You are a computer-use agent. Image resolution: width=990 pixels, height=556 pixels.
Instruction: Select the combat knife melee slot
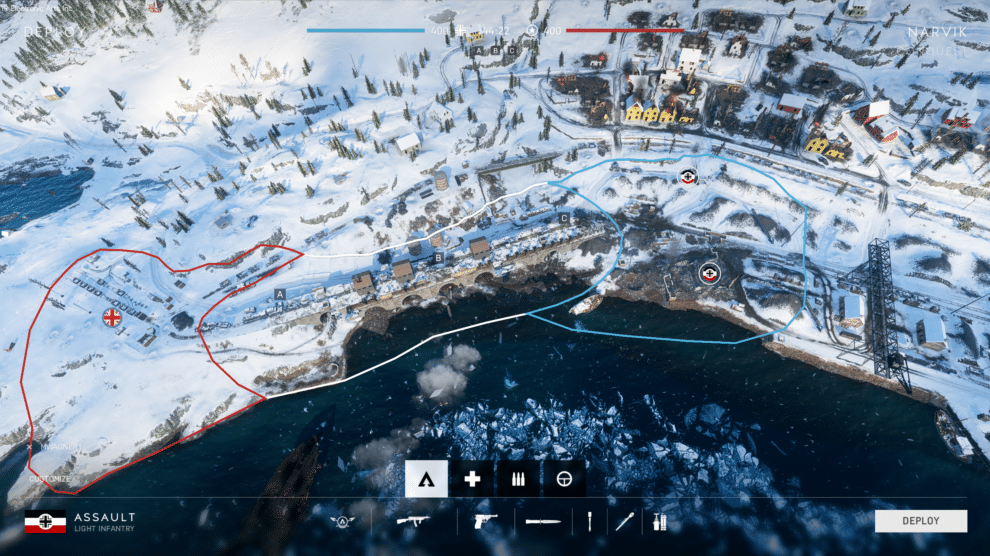point(543,521)
